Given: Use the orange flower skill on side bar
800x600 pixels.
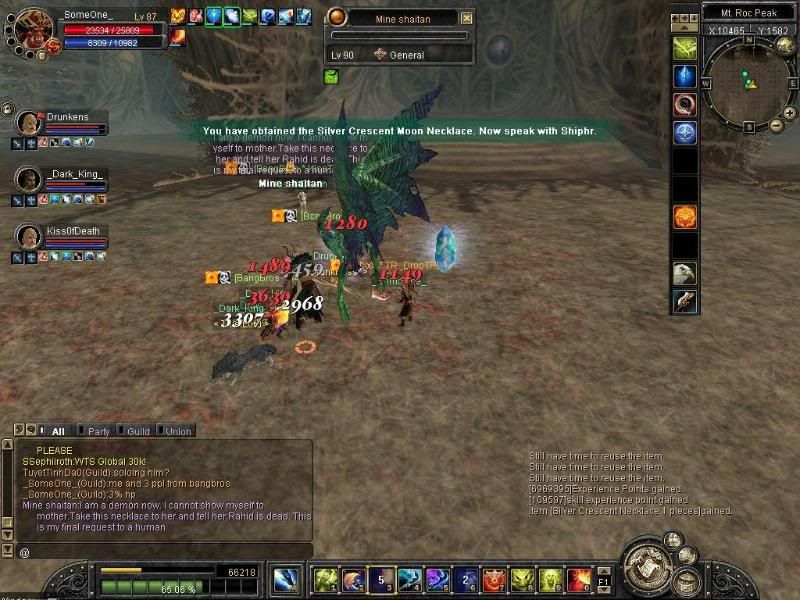Looking at the screenshot, I should pos(685,216).
